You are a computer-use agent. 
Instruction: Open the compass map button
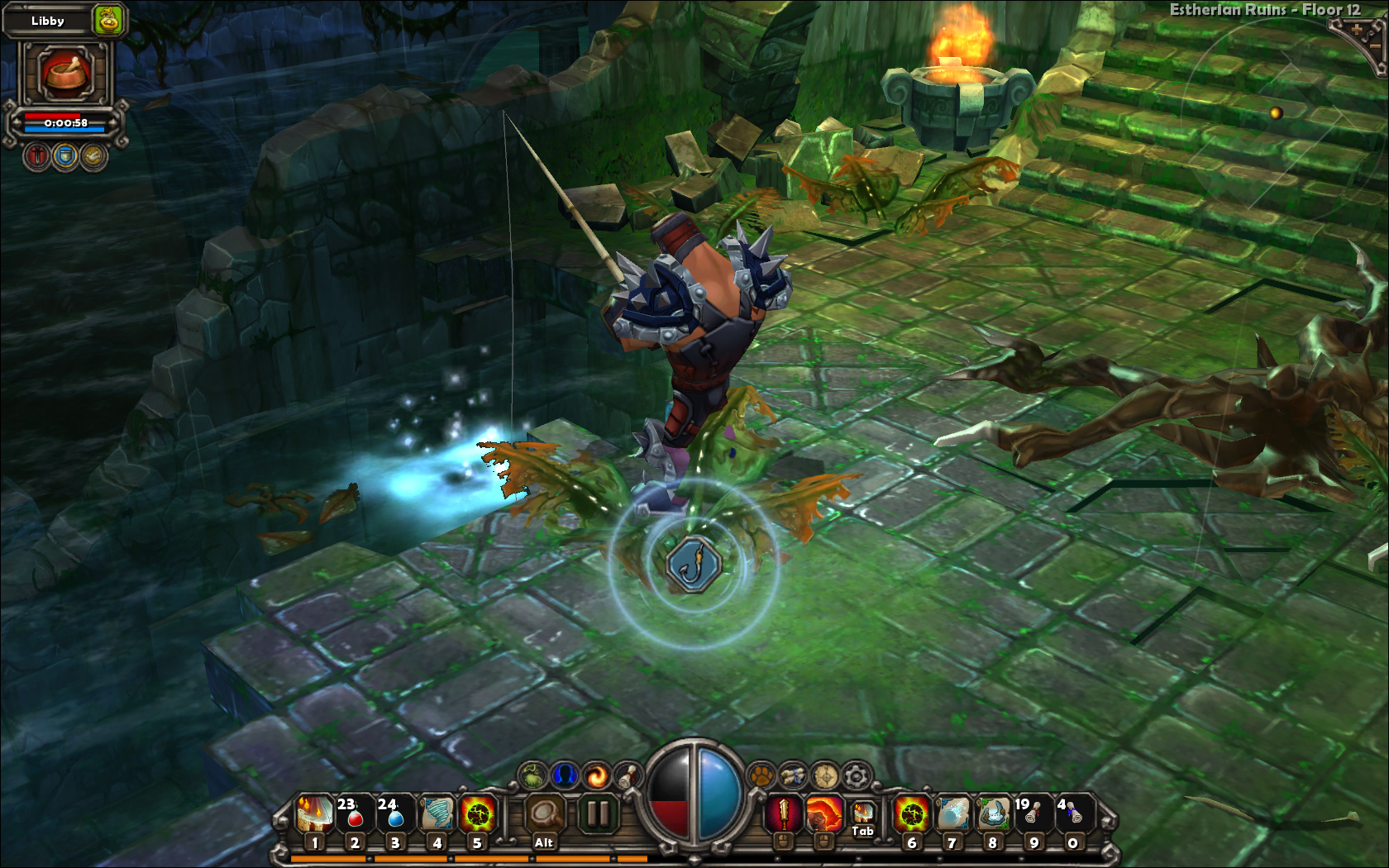825,775
